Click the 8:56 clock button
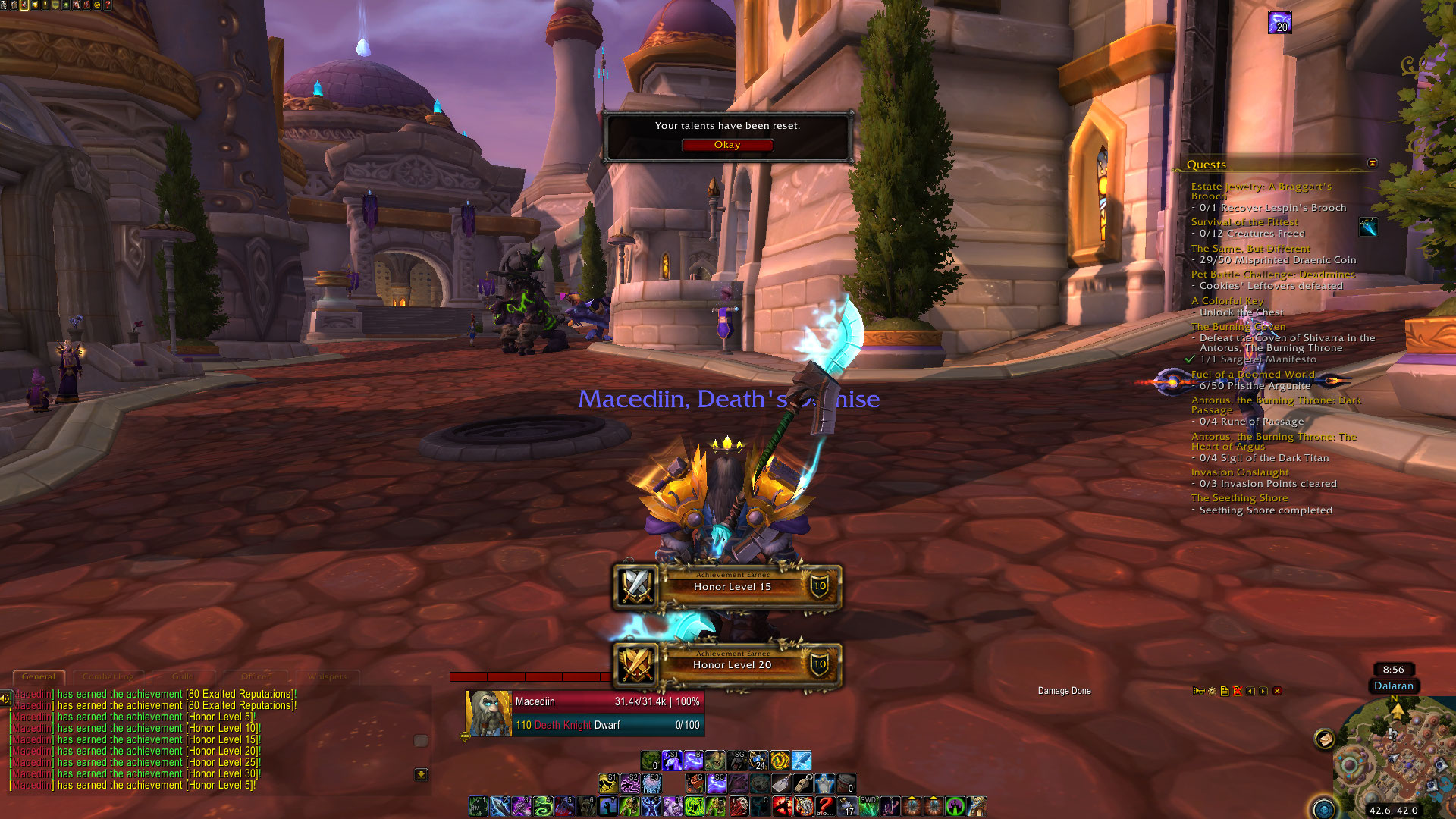The height and width of the screenshot is (819, 1456). coord(1393,670)
